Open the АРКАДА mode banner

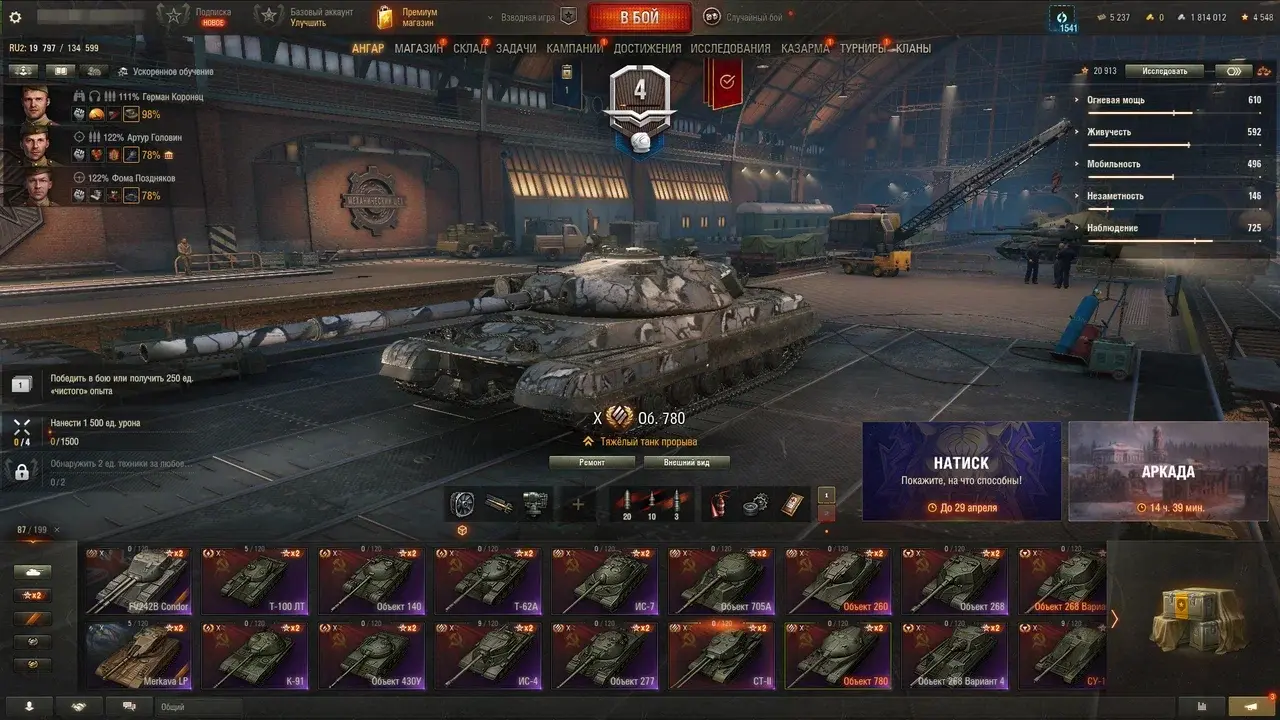click(x=1167, y=471)
